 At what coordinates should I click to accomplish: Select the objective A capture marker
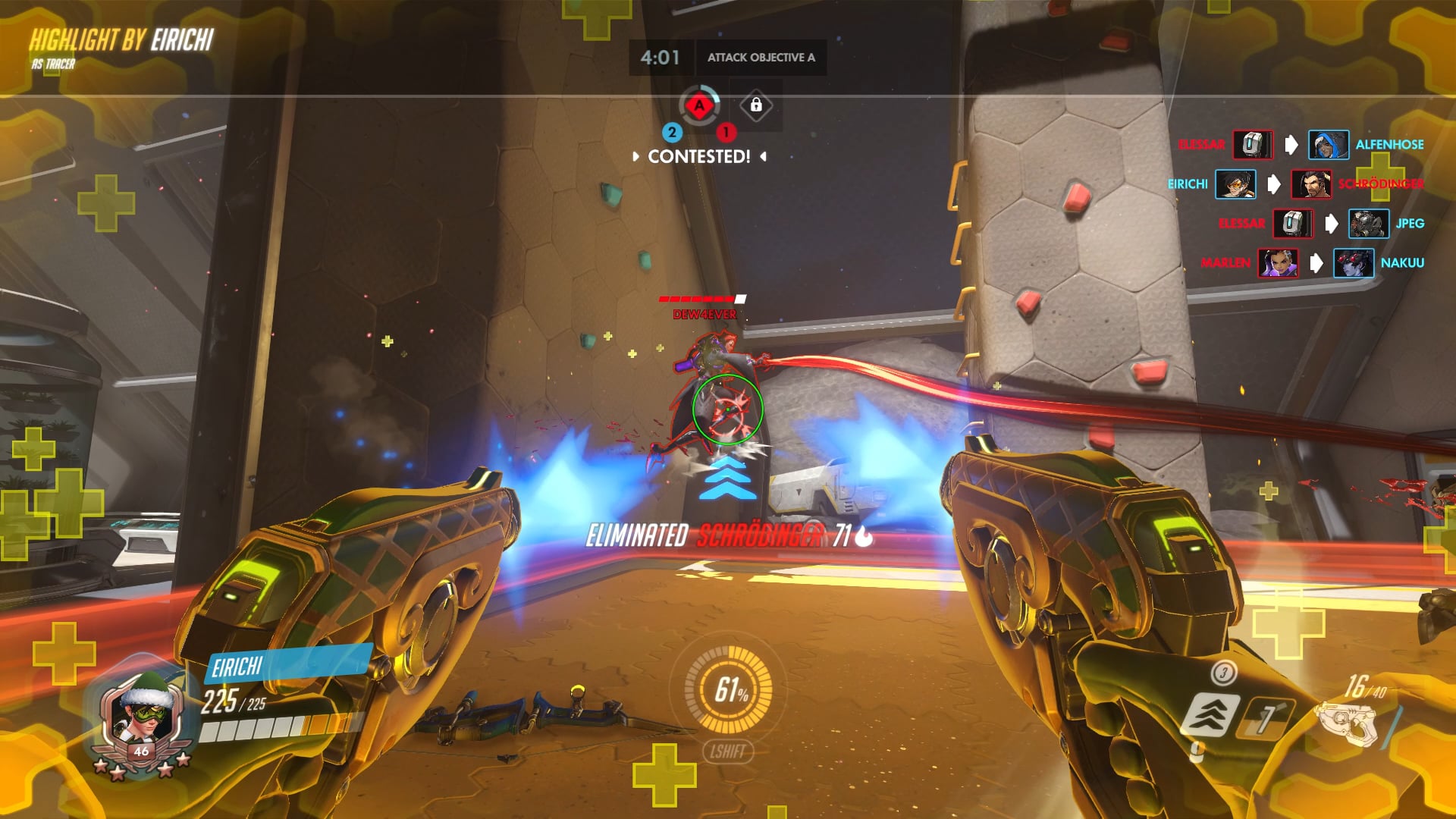[699, 106]
